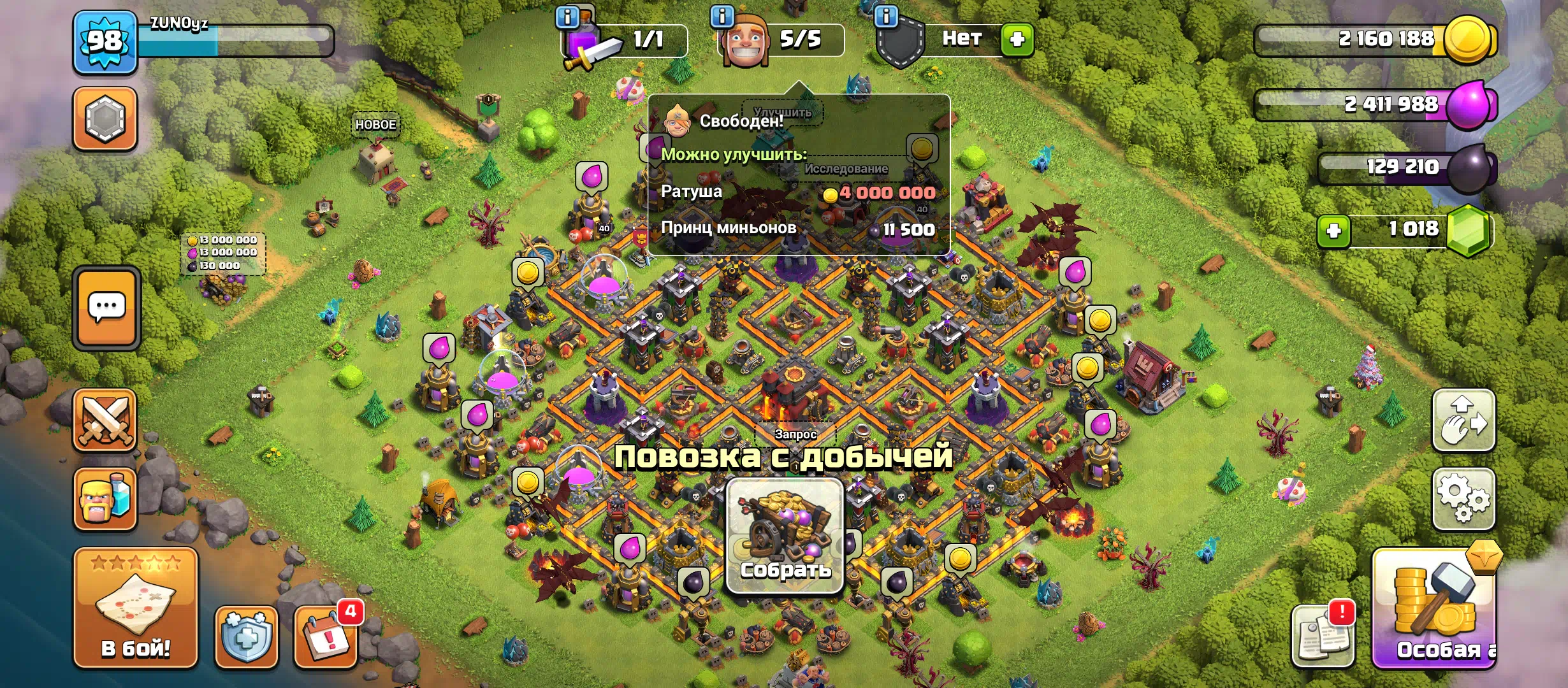Open the chat speech bubble panel

coord(106,308)
